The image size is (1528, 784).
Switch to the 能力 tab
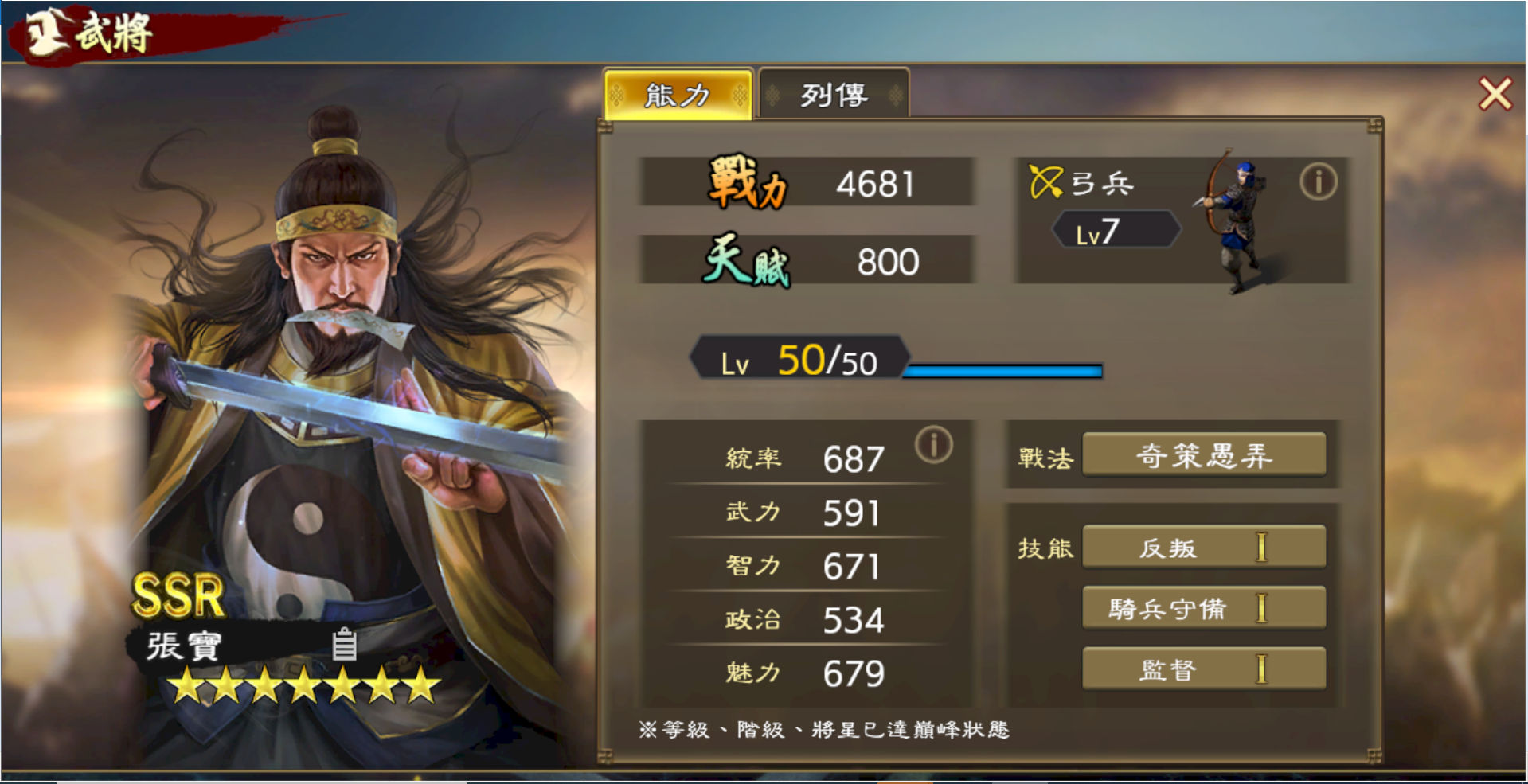[x=678, y=96]
